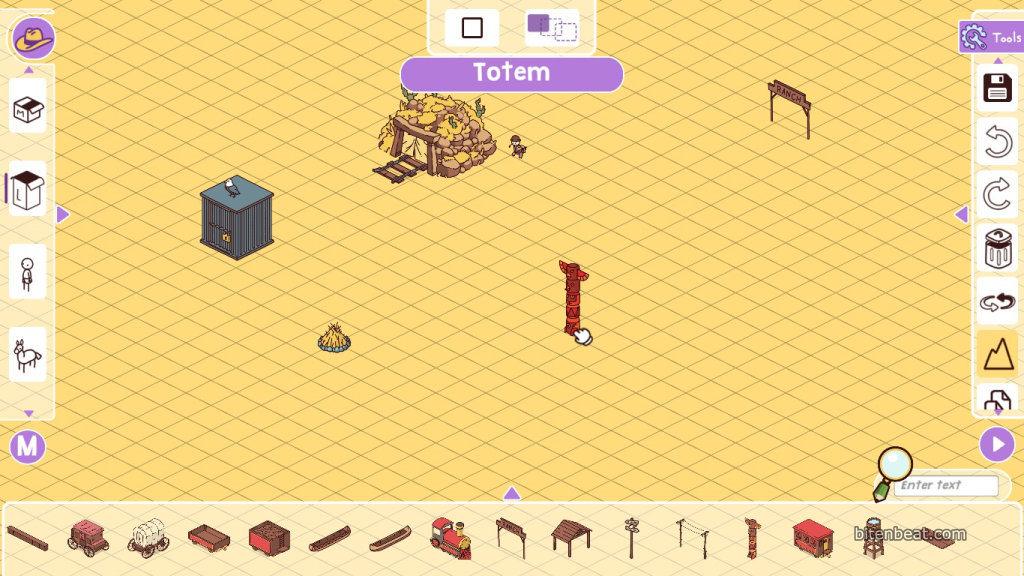Pick the covered wagon from the item bar
This screenshot has height=576, width=1024.
coord(148,537)
